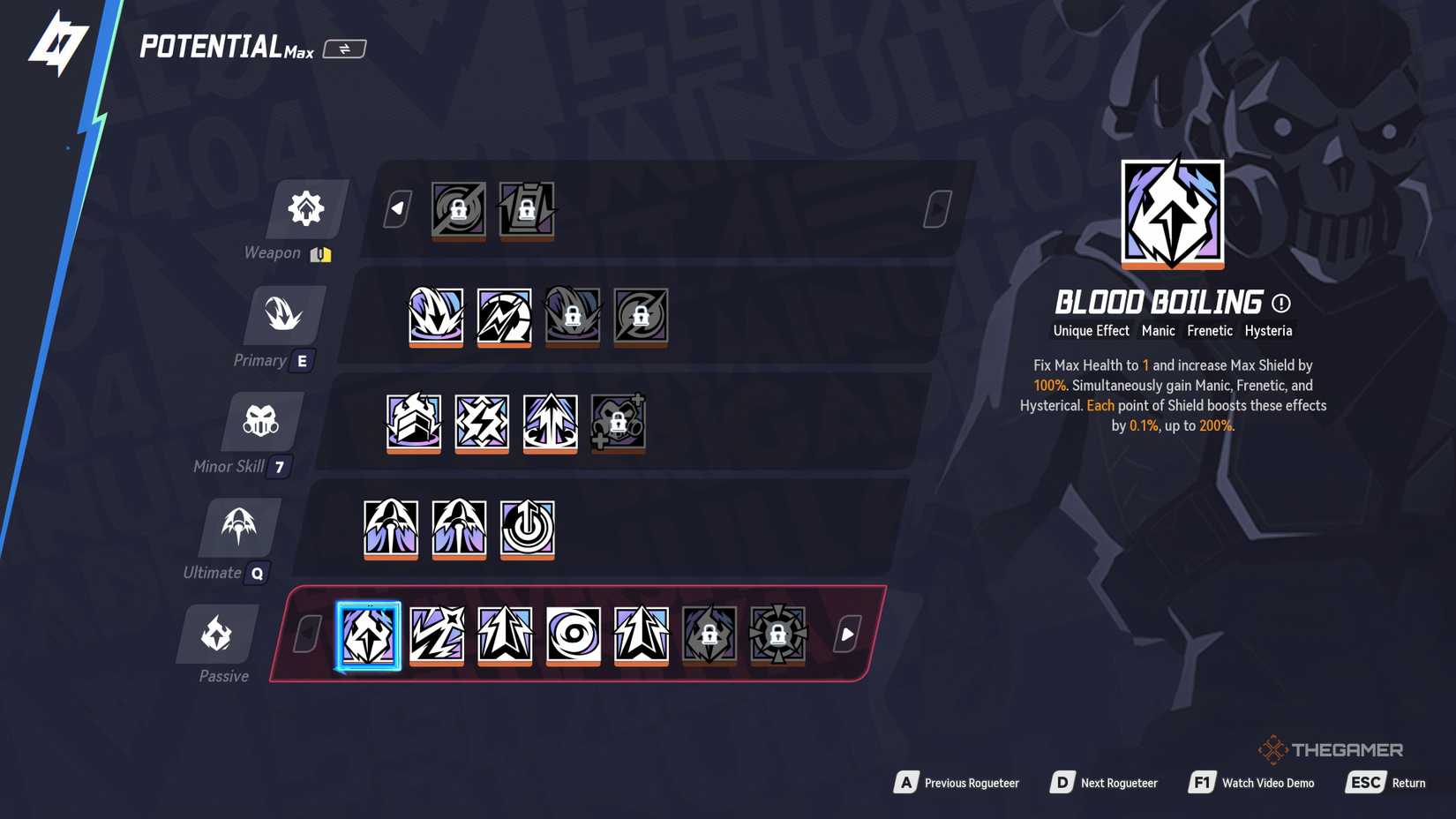Click the Passive category flame icon
Screen dimensions: 1456x819
tap(217, 634)
